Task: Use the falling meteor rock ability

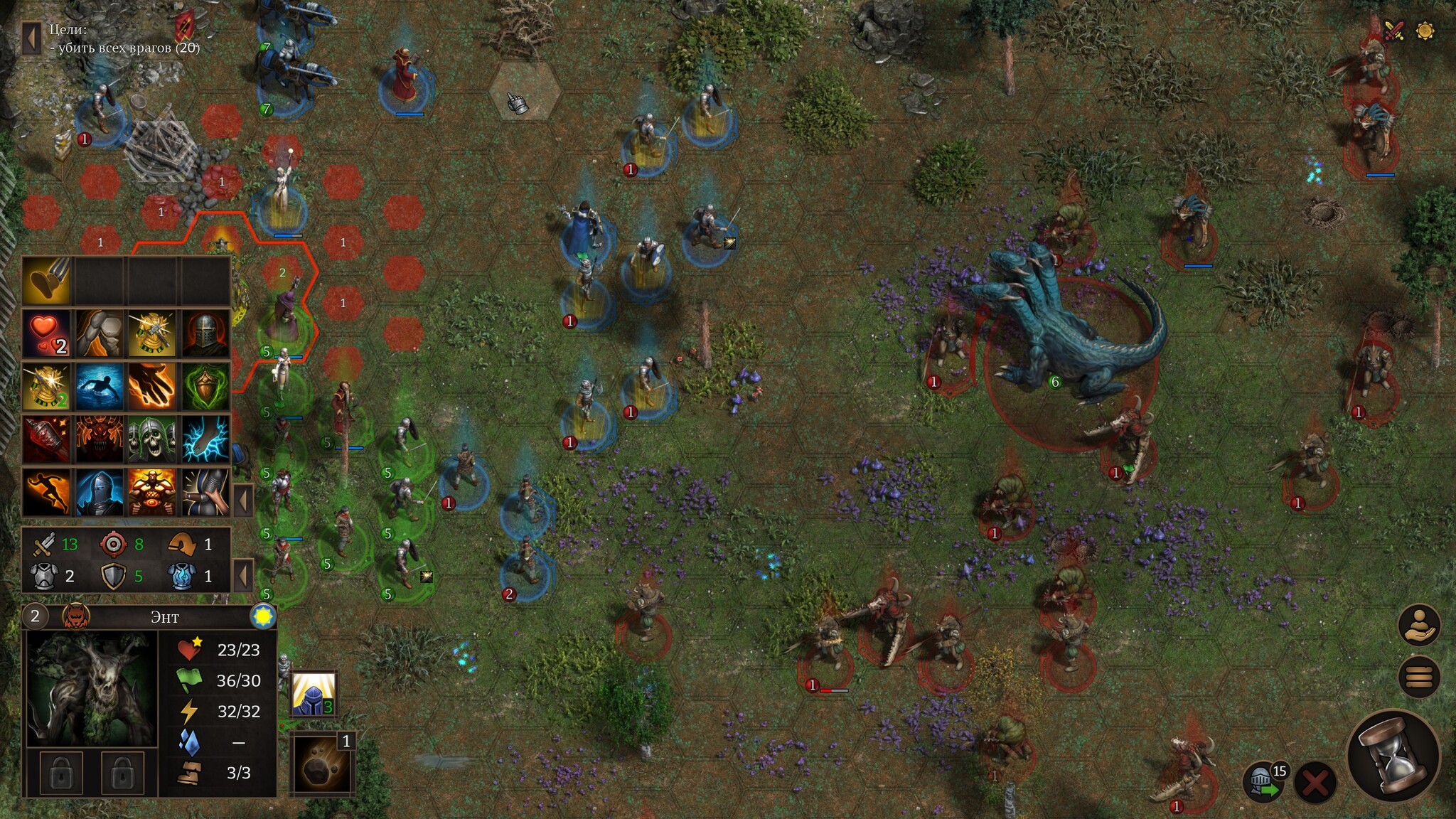Action: [x=322, y=766]
